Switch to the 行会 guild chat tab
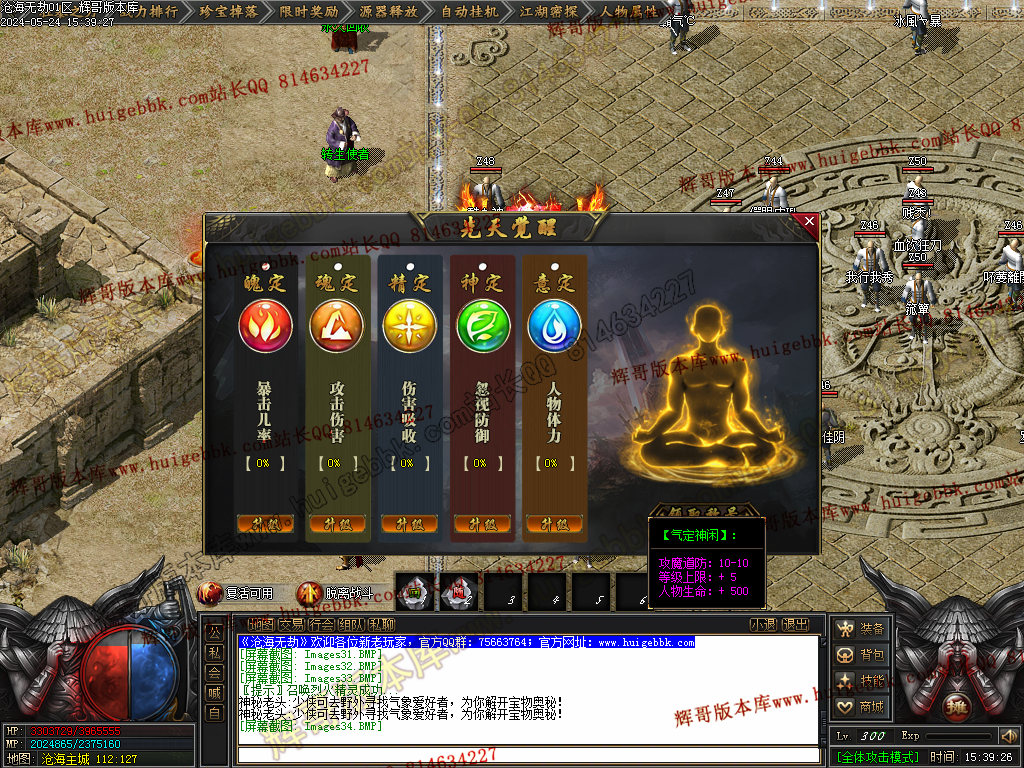 pyautogui.click(x=323, y=624)
